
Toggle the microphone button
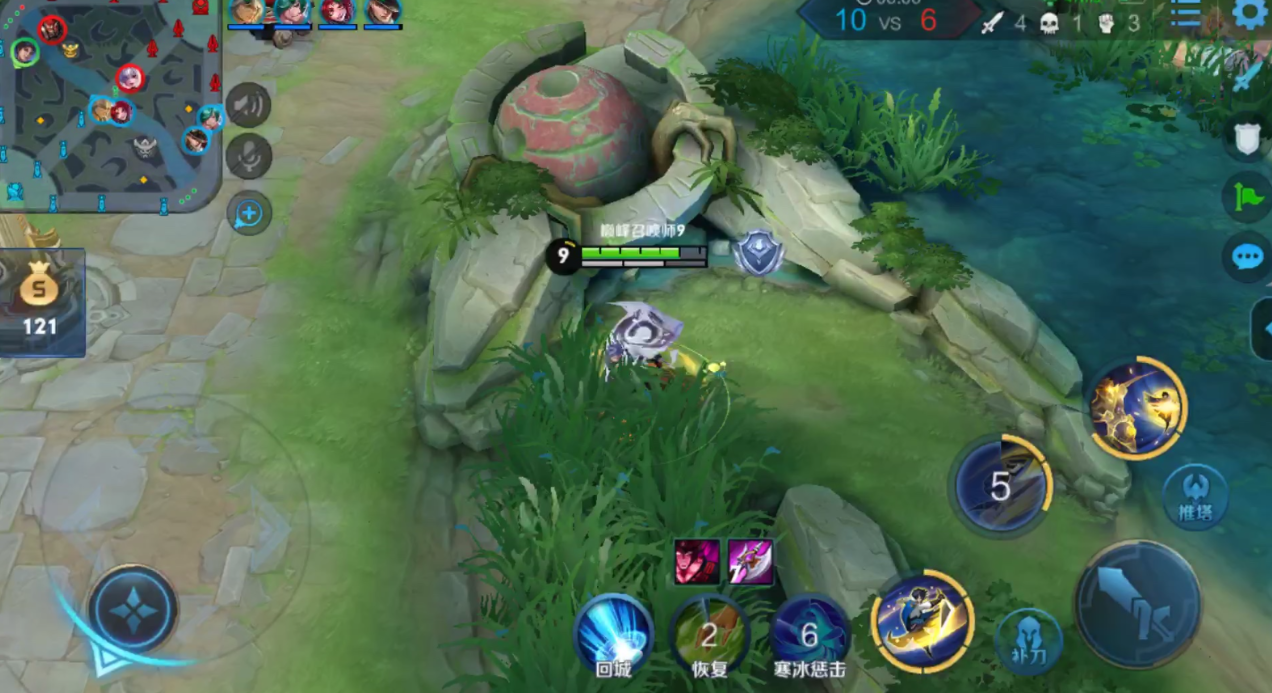[x=248, y=157]
